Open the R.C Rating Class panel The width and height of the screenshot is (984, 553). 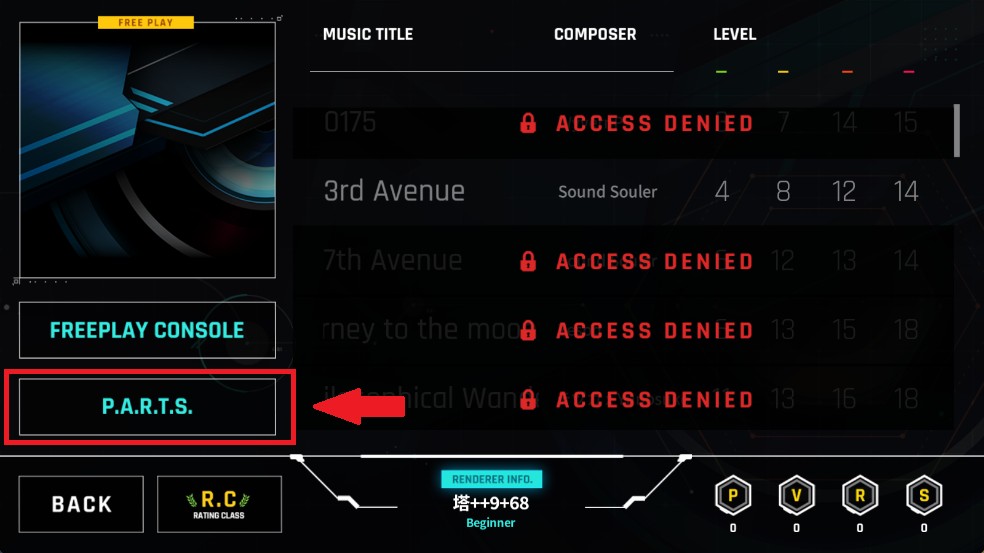(x=219, y=504)
